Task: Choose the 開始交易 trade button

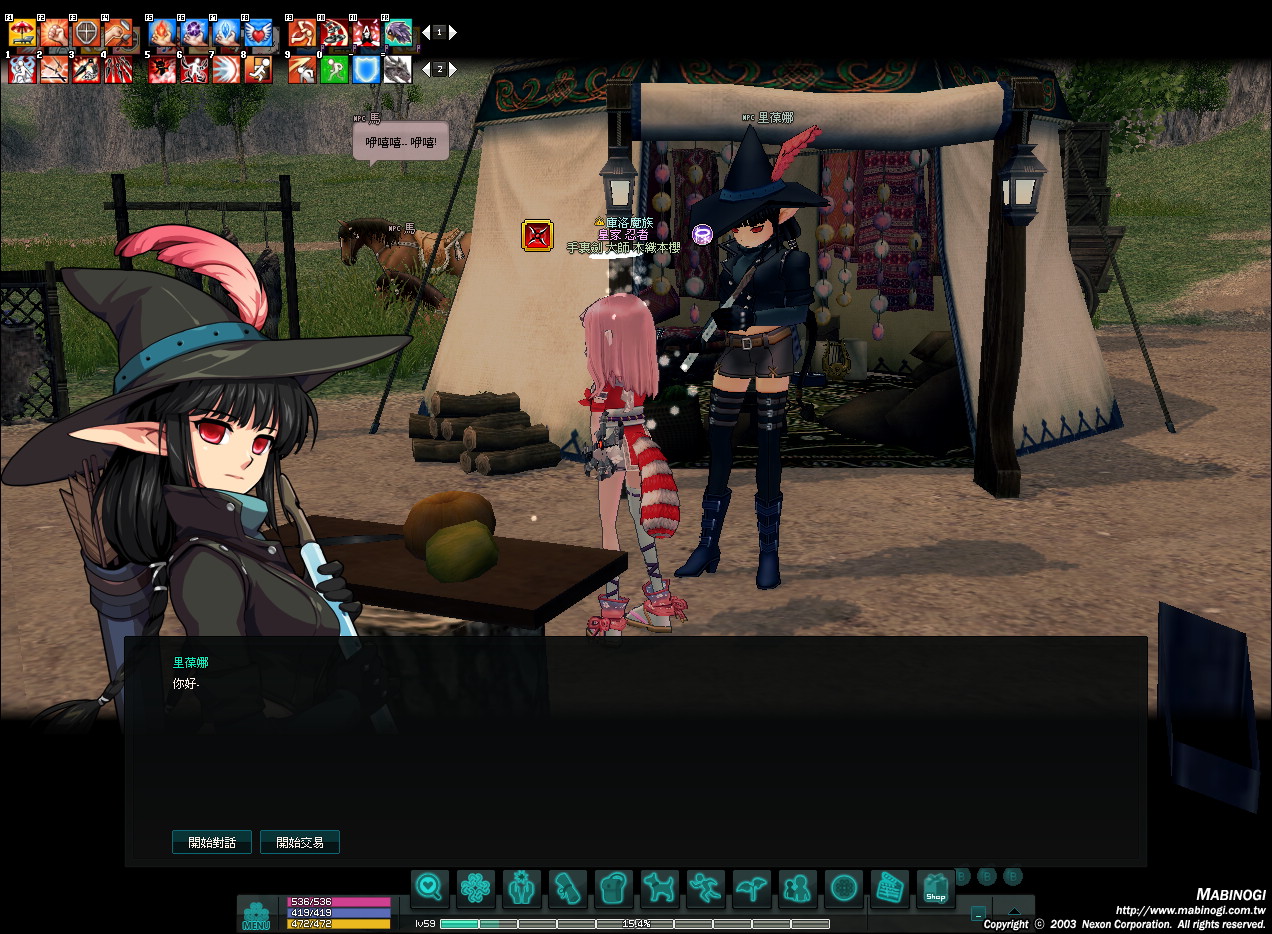Action: click(x=300, y=842)
